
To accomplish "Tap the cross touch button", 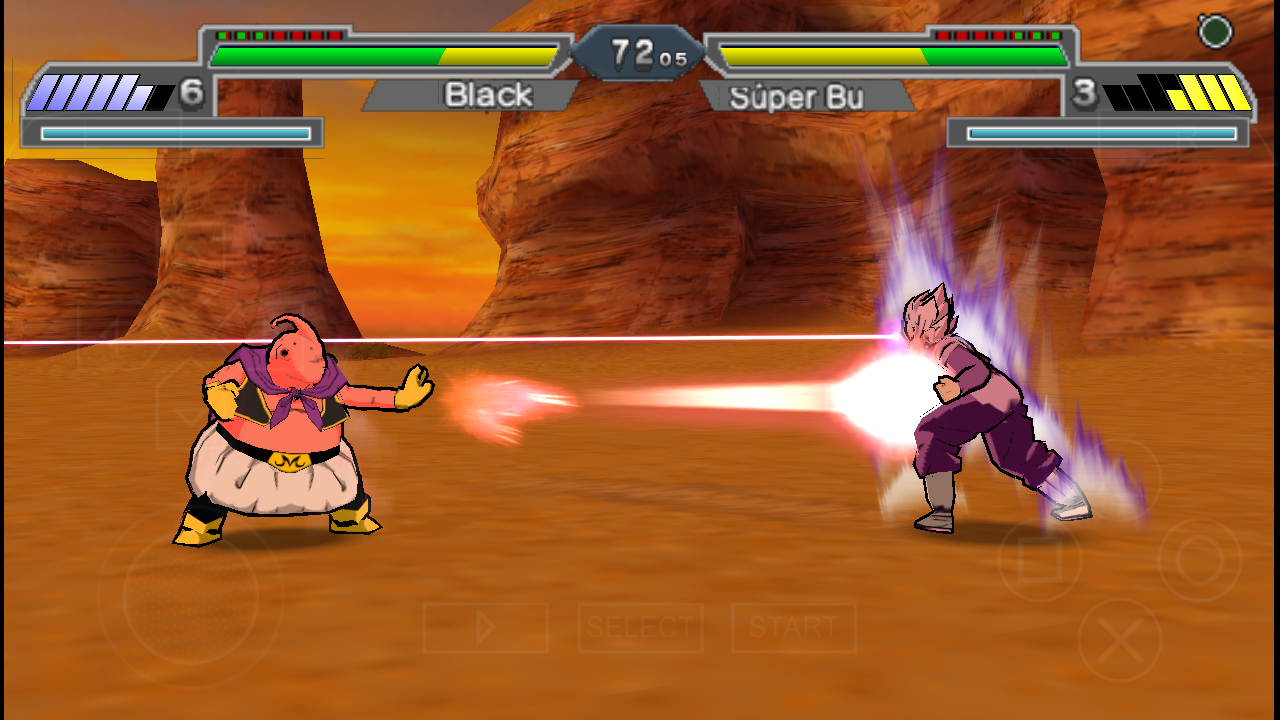I will (x=1119, y=640).
